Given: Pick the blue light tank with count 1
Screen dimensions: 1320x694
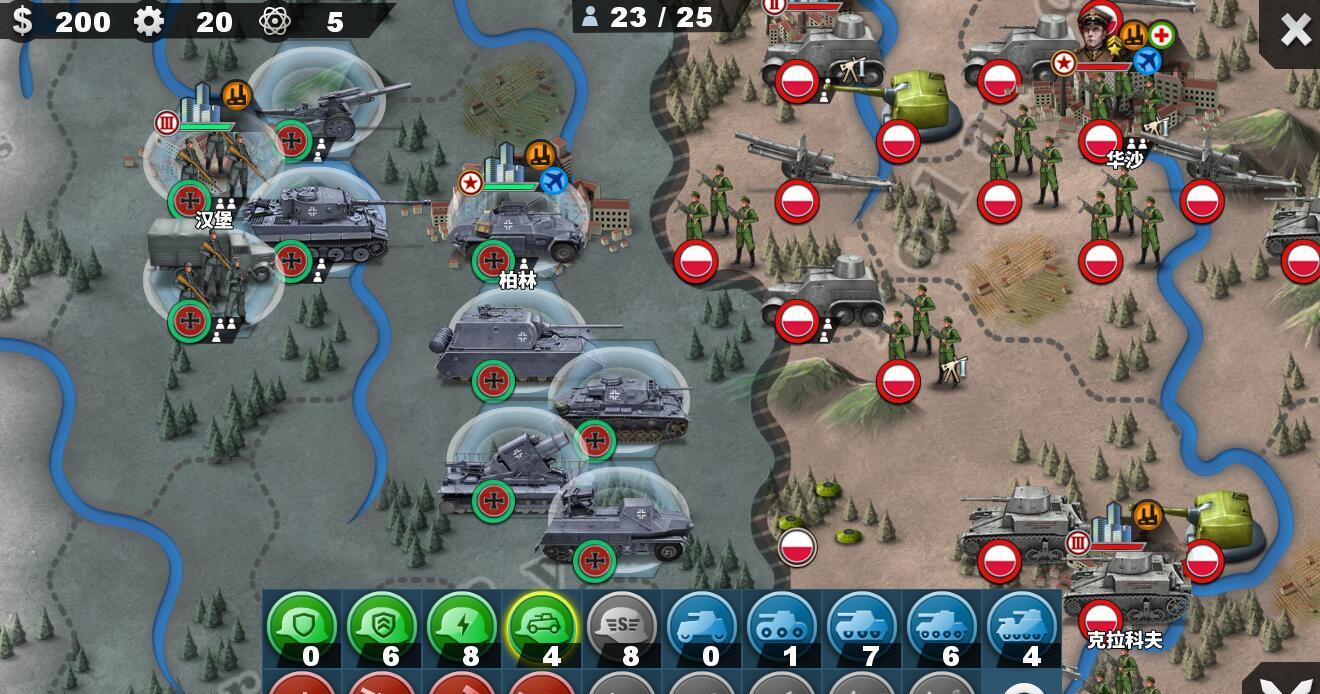Looking at the screenshot, I should pos(782,627).
